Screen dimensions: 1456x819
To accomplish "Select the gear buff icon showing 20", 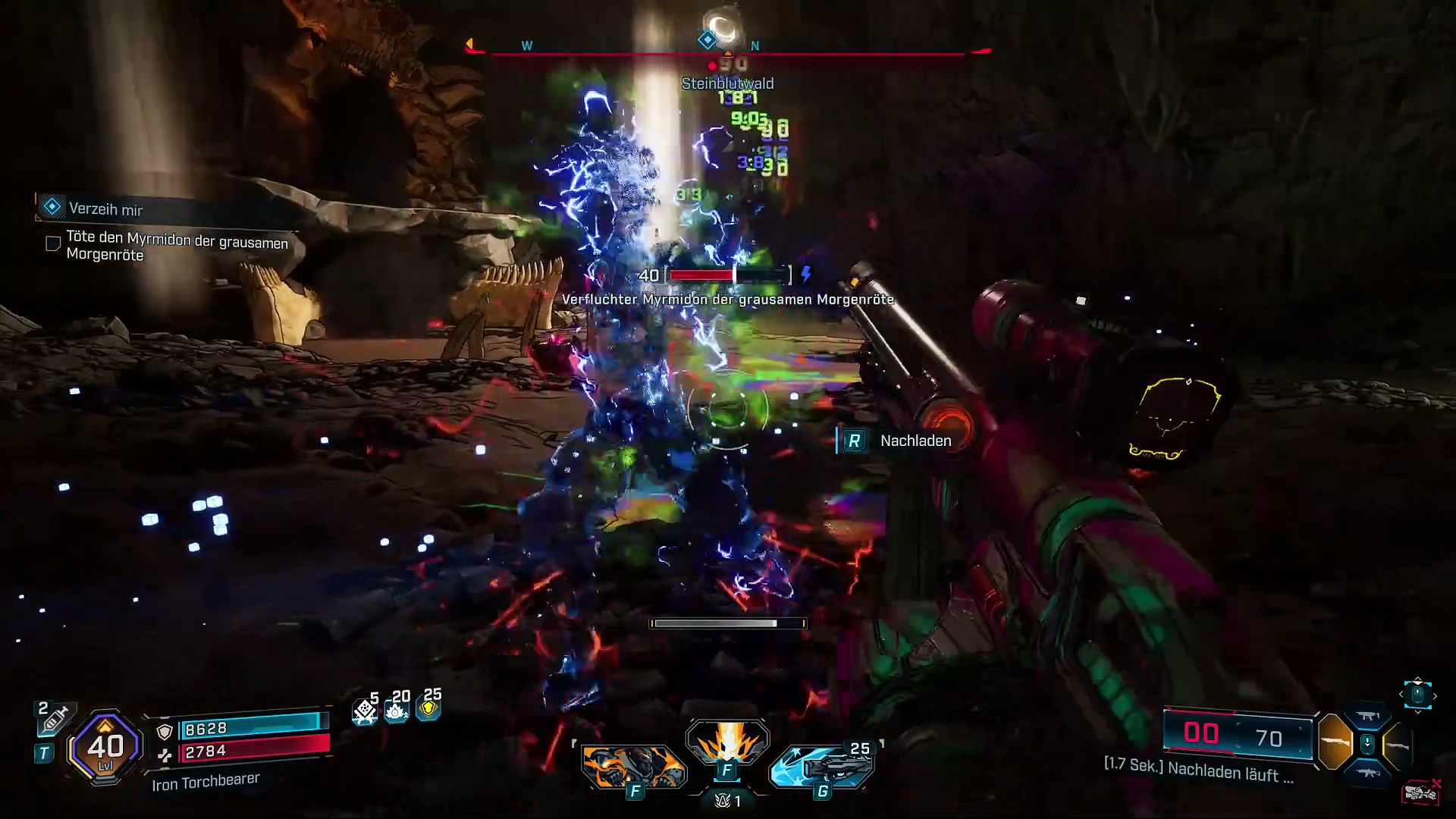I will pyautogui.click(x=397, y=710).
